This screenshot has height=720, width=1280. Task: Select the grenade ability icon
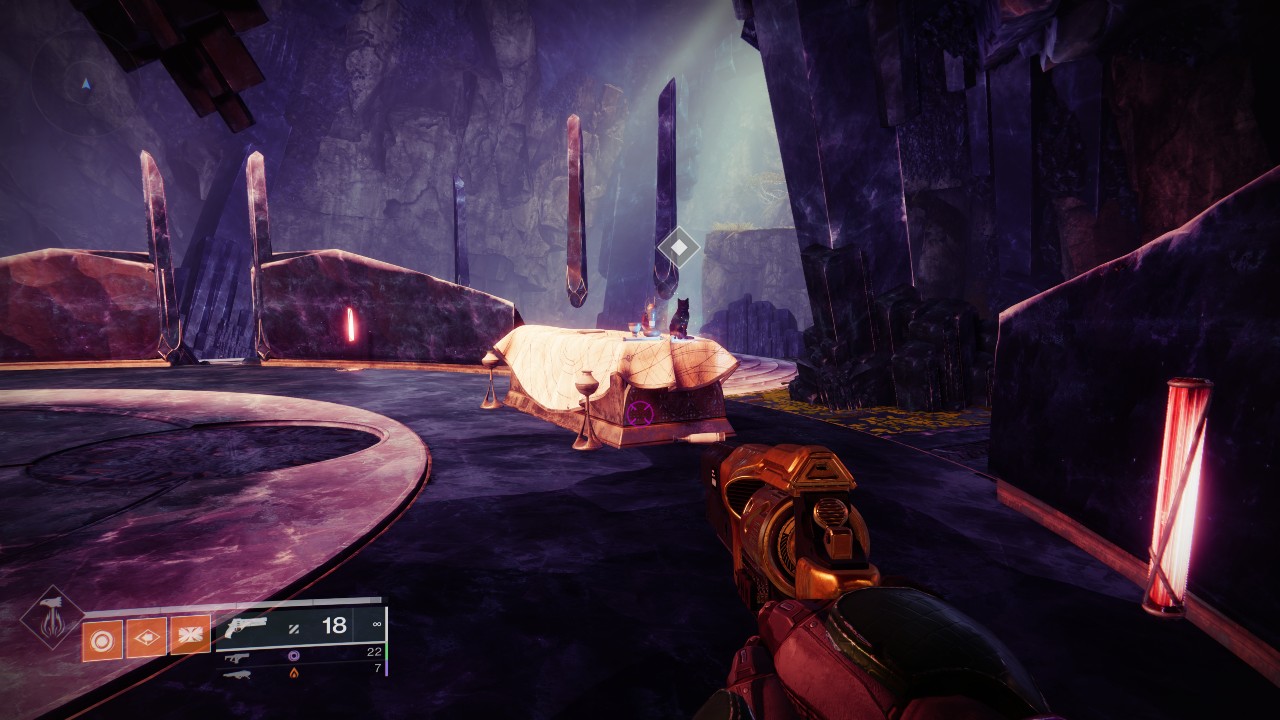point(102,639)
